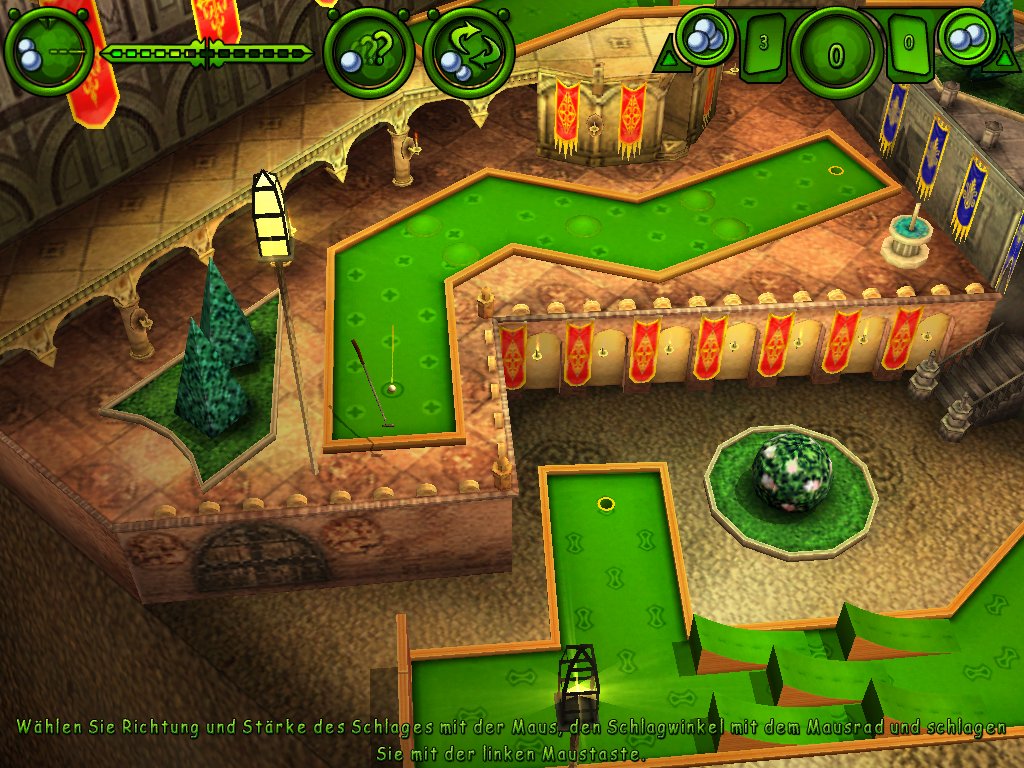Select the two-balls icon in the score panel
1024x768 pixels.
coord(968,37)
